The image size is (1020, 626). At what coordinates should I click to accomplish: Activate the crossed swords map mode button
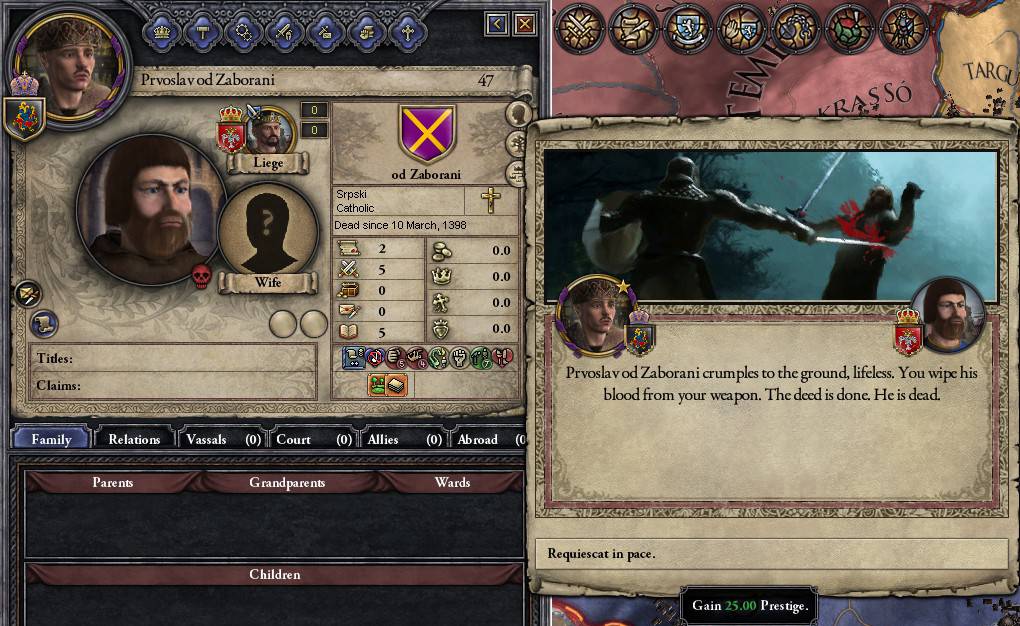click(580, 30)
